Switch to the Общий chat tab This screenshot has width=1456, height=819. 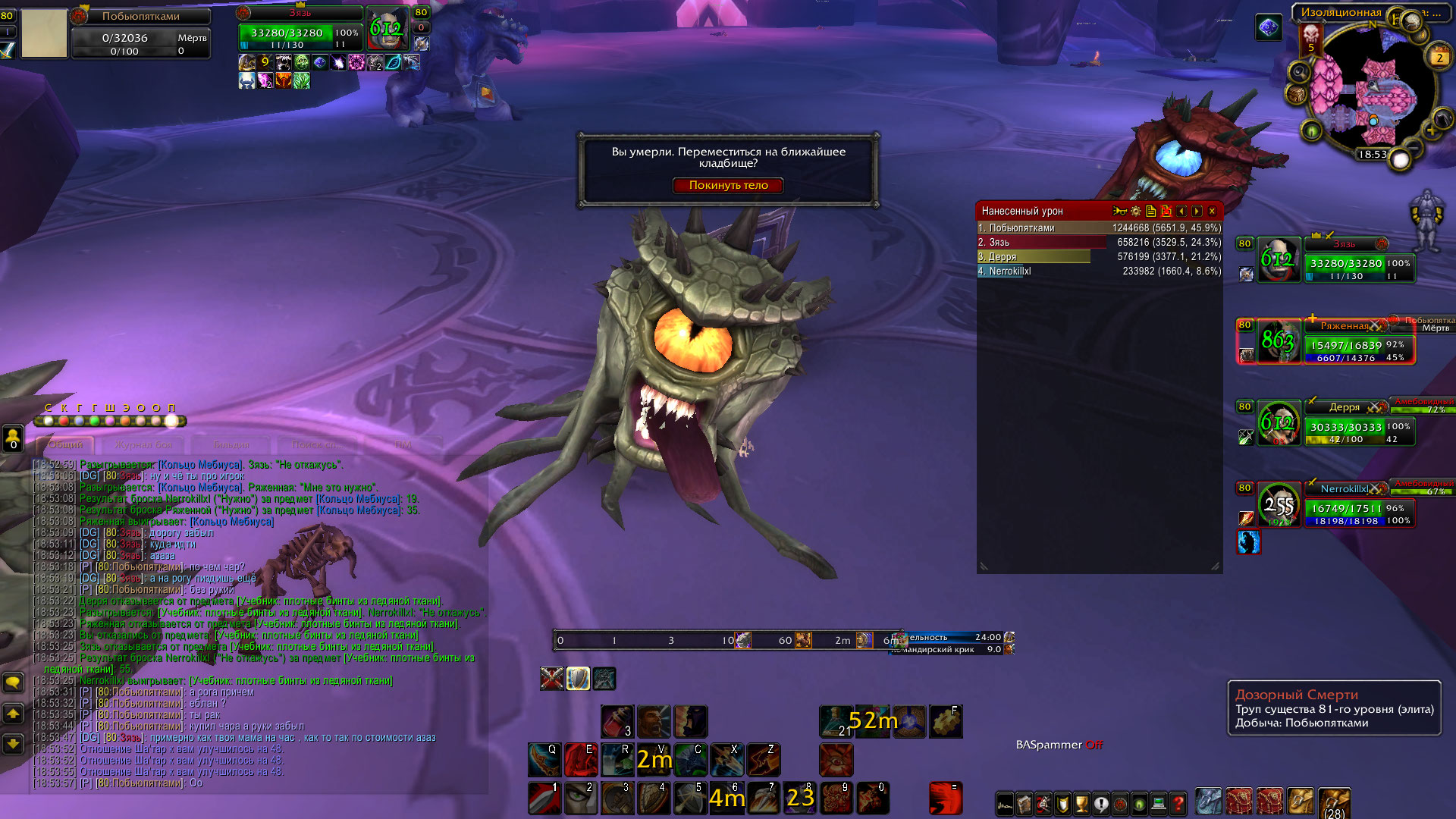pos(66,444)
